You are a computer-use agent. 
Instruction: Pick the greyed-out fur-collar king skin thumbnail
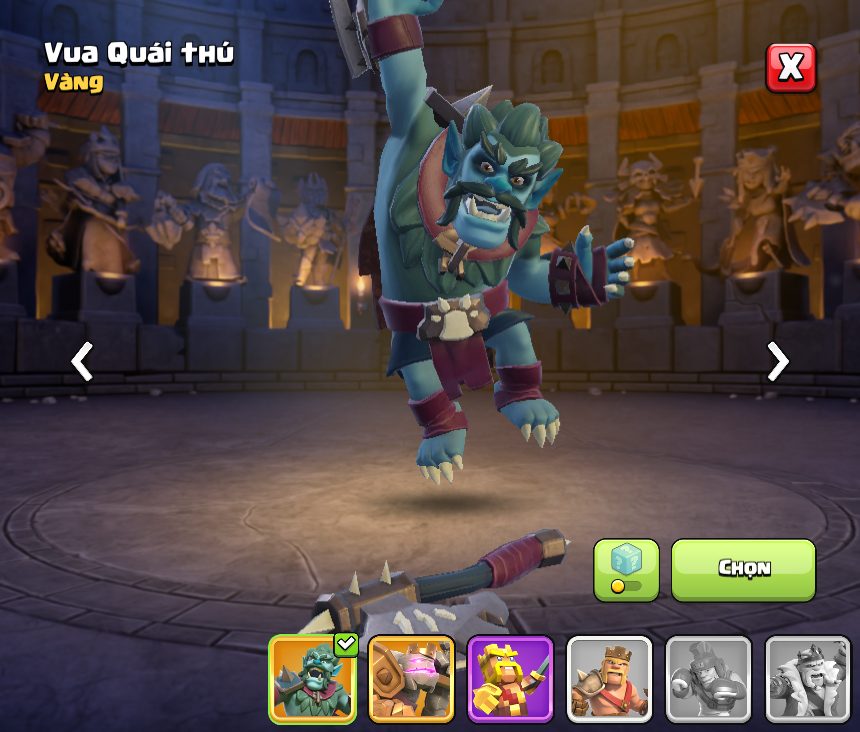point(807,679)
